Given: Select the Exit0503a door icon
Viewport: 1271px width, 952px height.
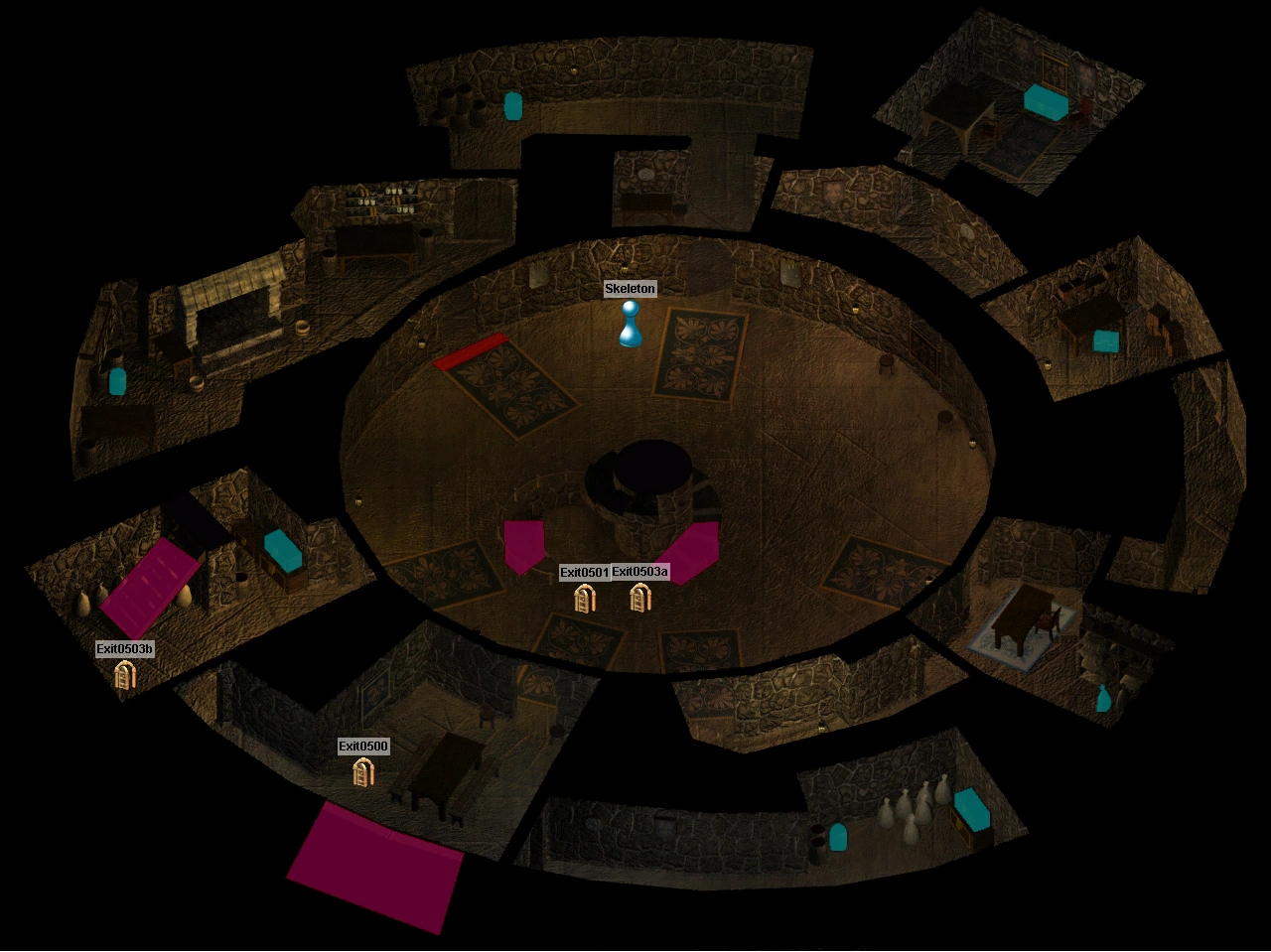Looking at the screenshot, I should click(x=638, y=599).
